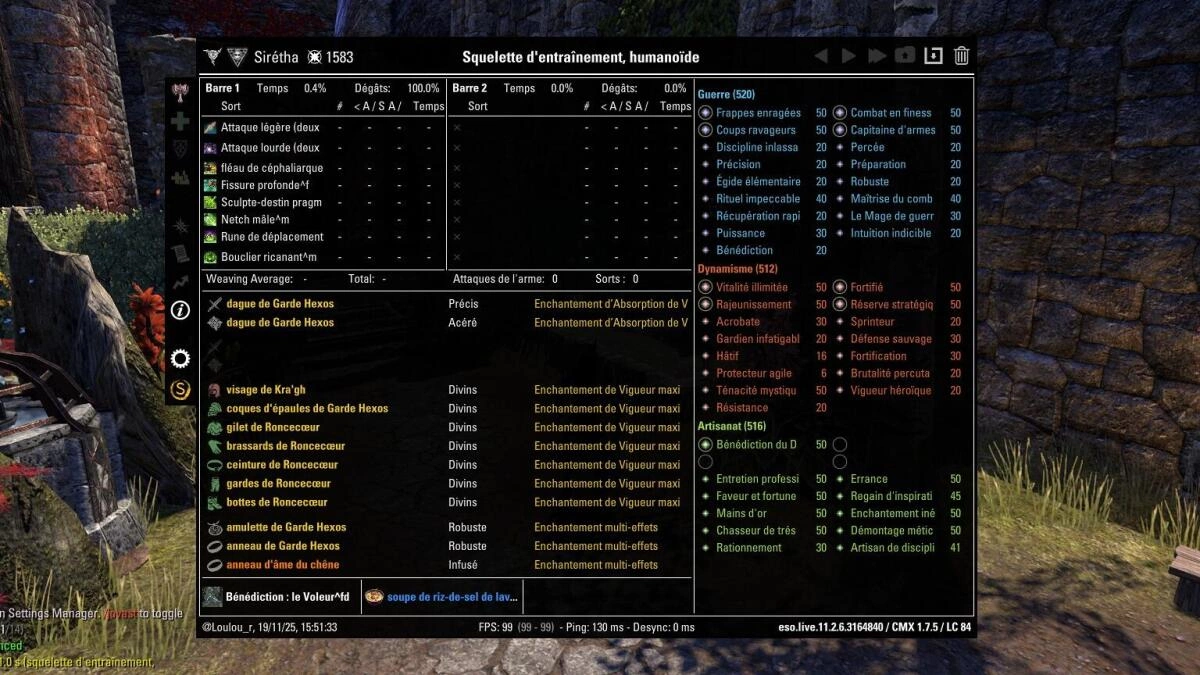Go to the previous fight arrow
The width and height of the screenshot is (1200, 675).
coord(821,56)
